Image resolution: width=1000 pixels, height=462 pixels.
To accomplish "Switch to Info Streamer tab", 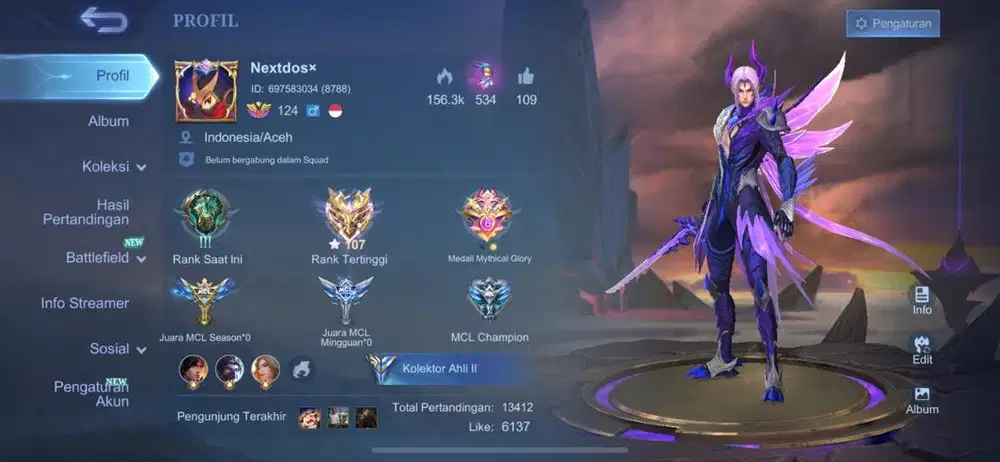I will (85, 303).
